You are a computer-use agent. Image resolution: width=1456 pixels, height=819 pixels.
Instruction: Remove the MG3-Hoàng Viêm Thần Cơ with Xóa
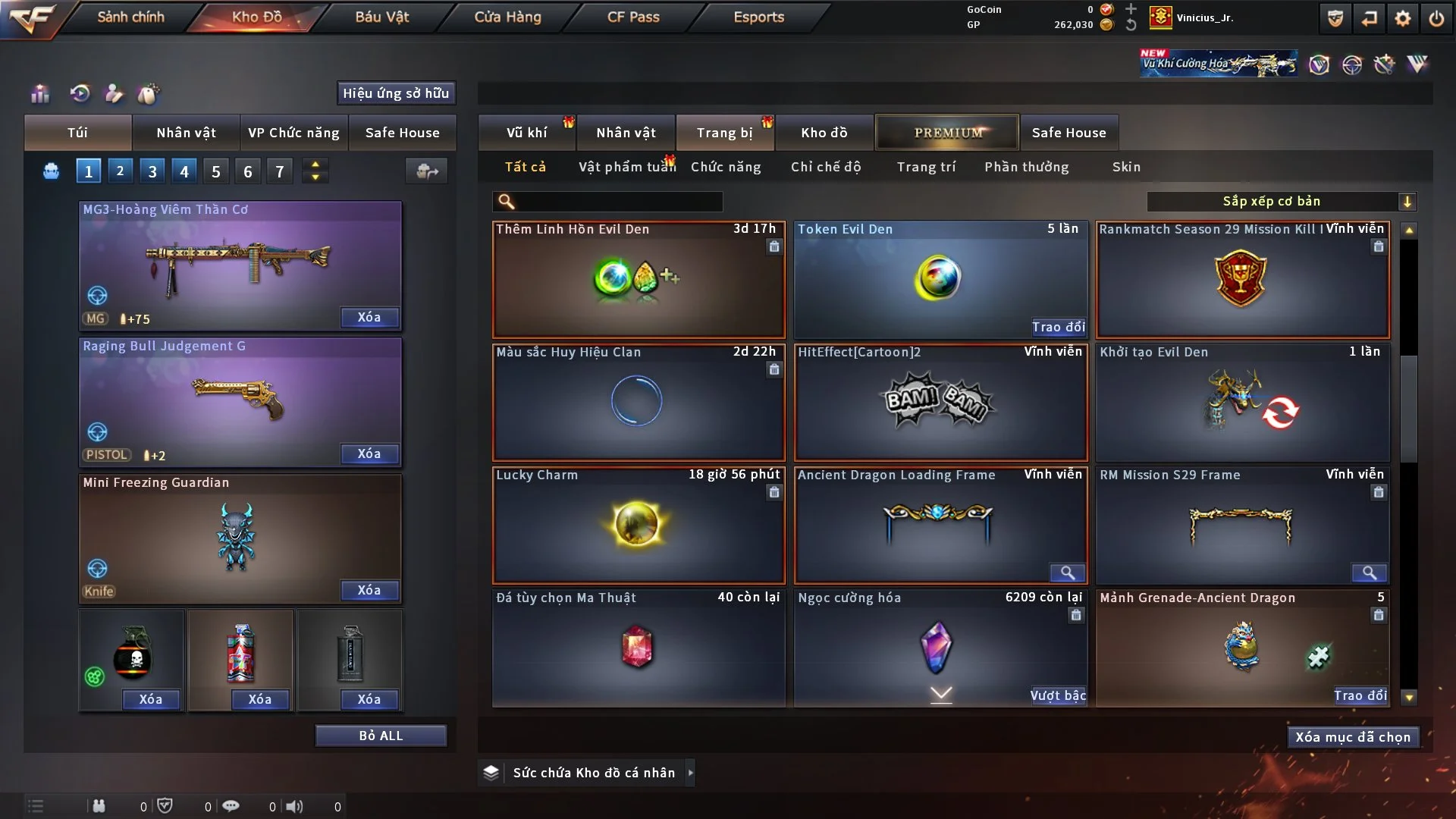click(369, 317)
